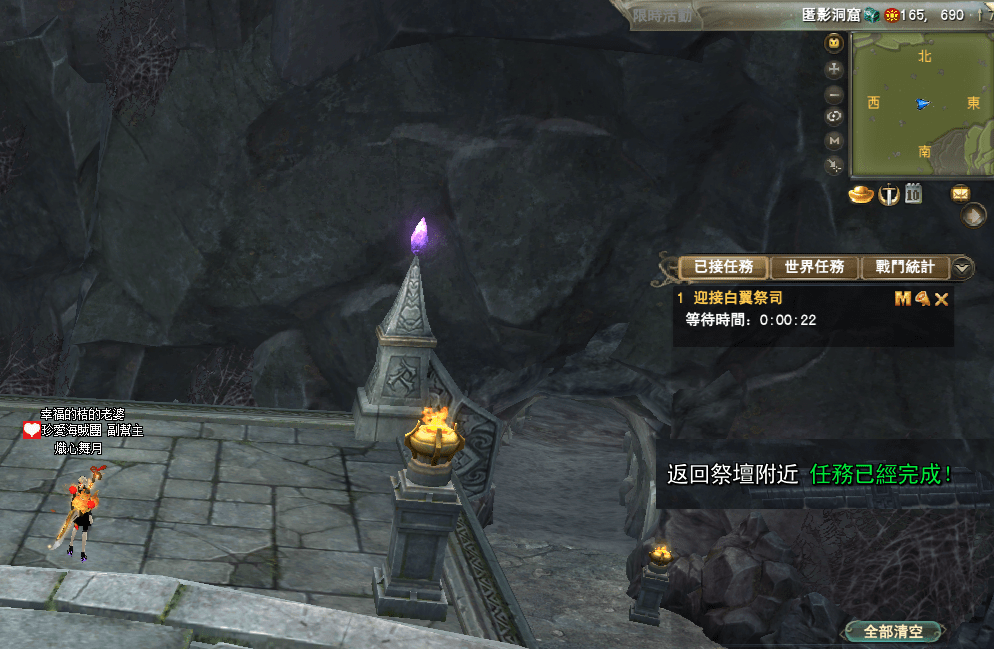Image resolution: width=994 pixels, height=649 pixels.
Task: Click the circular arrows button beside the minimap
Action: [x=834, y=116]
